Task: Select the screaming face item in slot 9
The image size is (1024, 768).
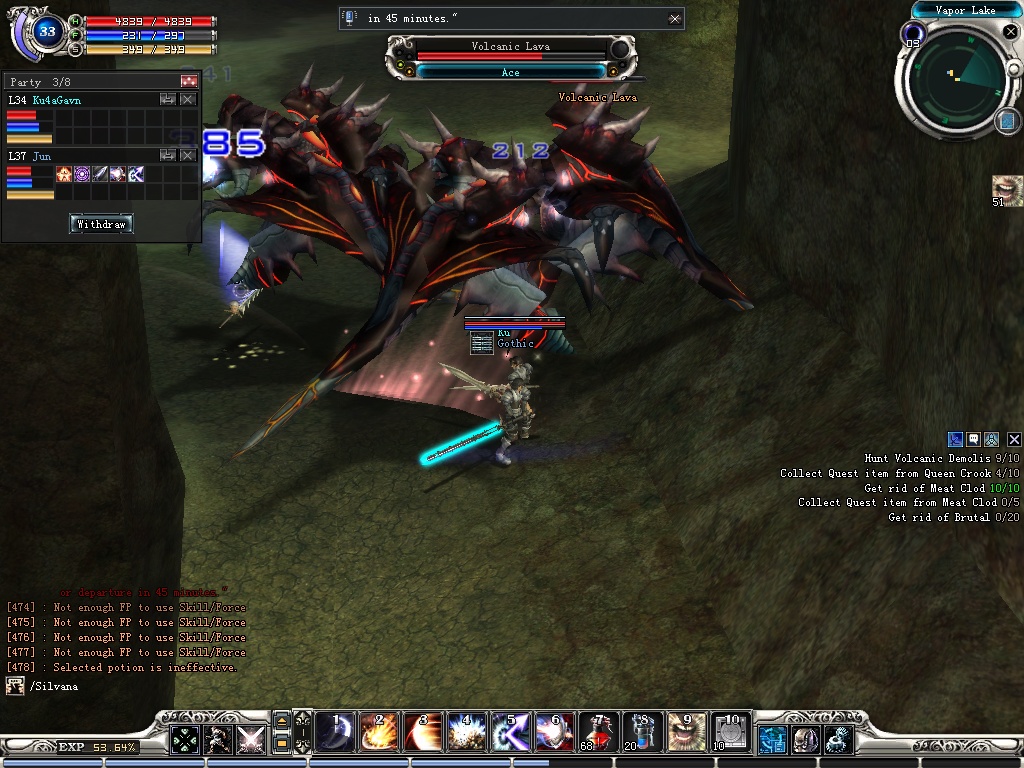Action: (x=686, y=733)
